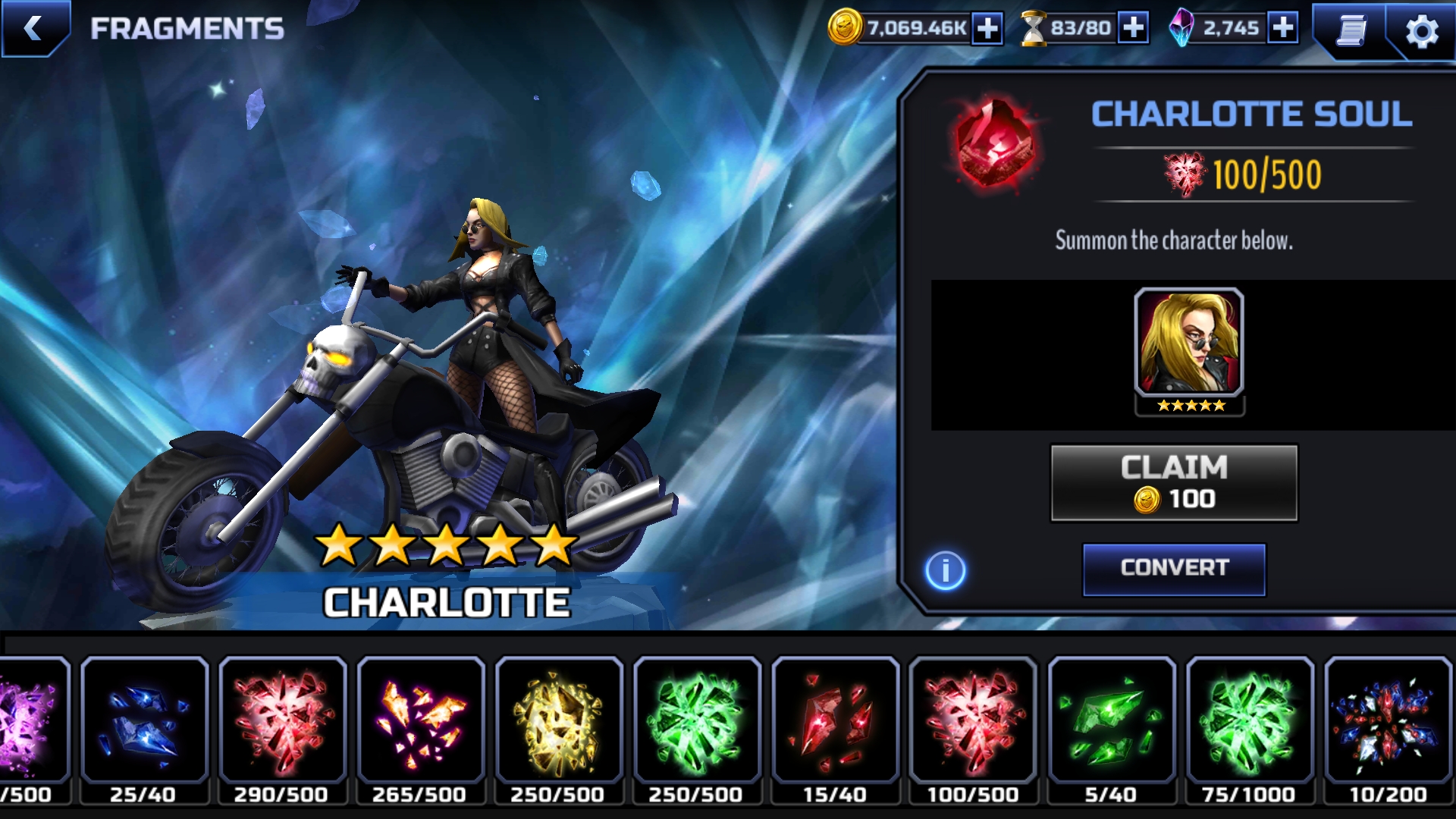Add energy using the hourglass plus button
This screenshot has height=819, width=1456.
point(1133,29)
